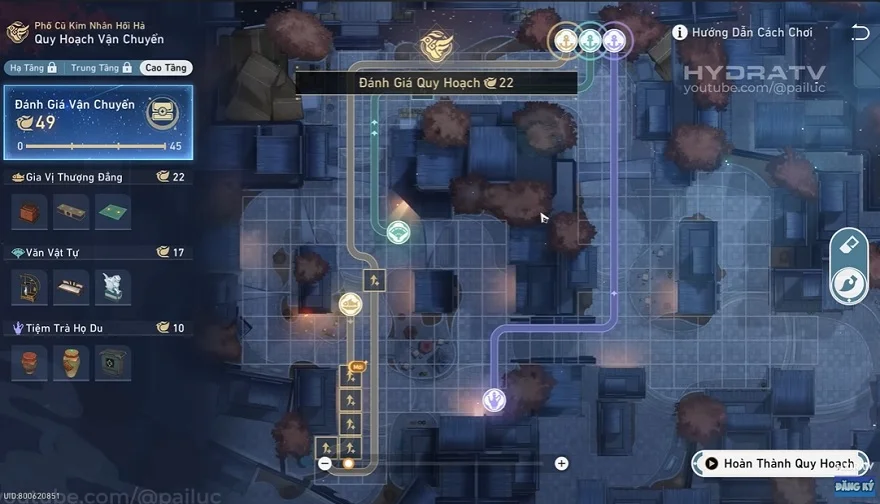
Task: Choose the white statue item
Action: (x=111, y=287)
